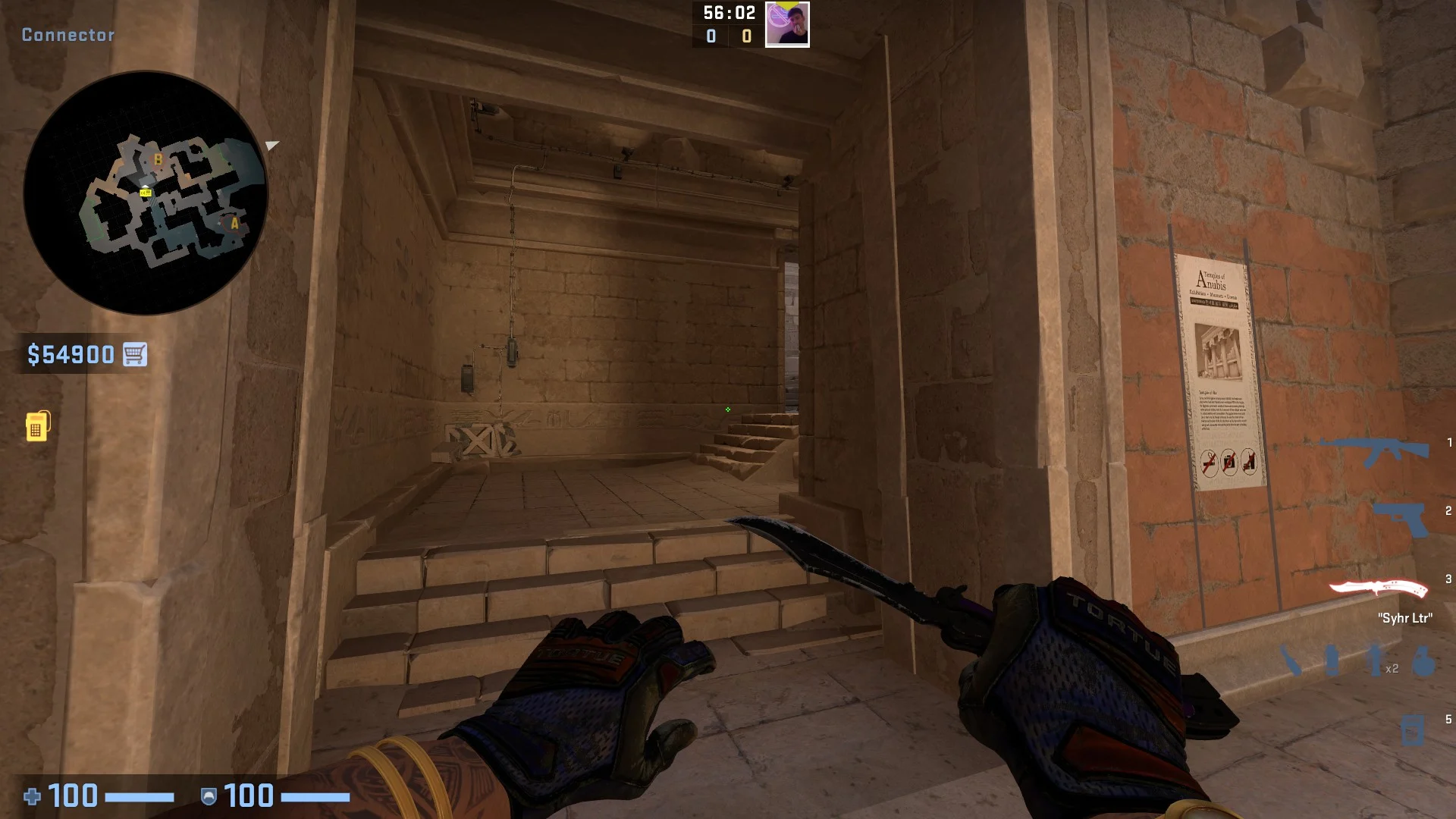Click the yellow radio message icon
Viewport: 1456px width, 819px height.
pos(39,428)
